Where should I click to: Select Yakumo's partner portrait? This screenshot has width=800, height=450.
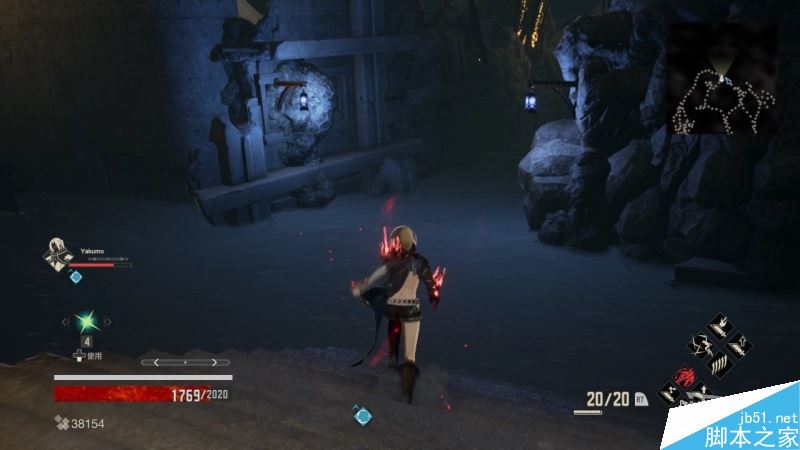(x=58, y=255)
